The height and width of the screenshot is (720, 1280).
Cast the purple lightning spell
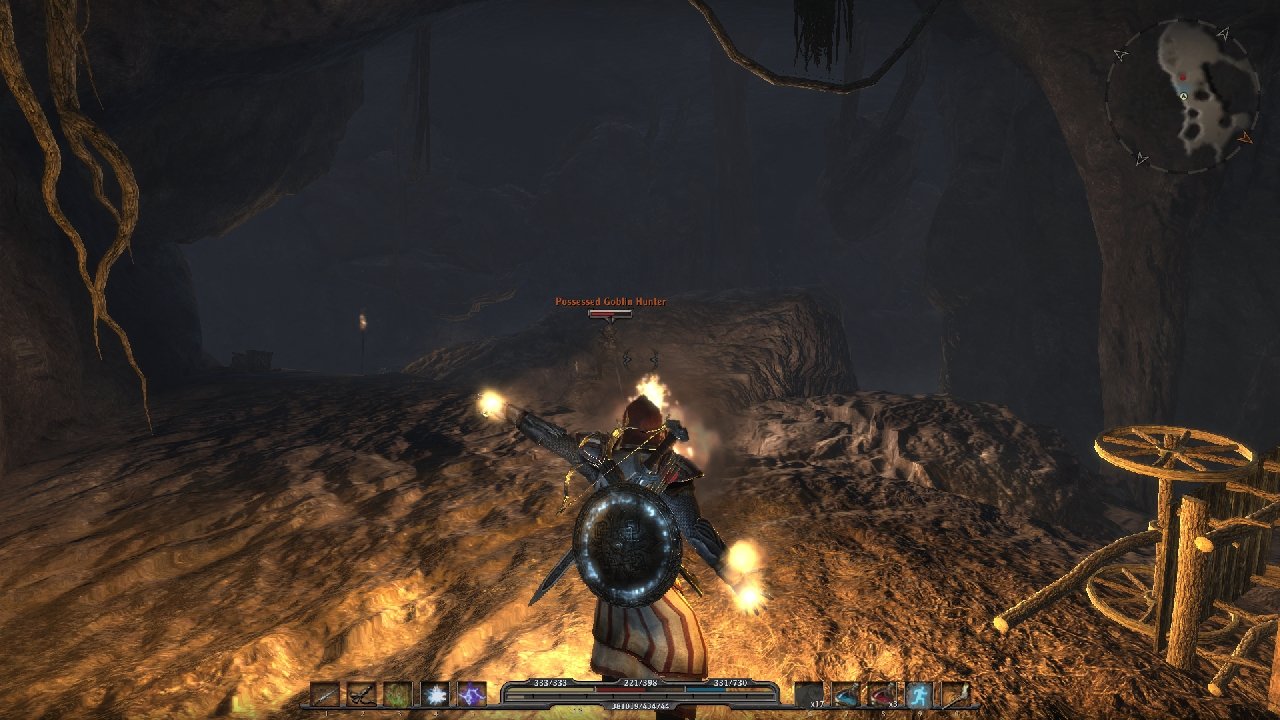pos(471,694)
